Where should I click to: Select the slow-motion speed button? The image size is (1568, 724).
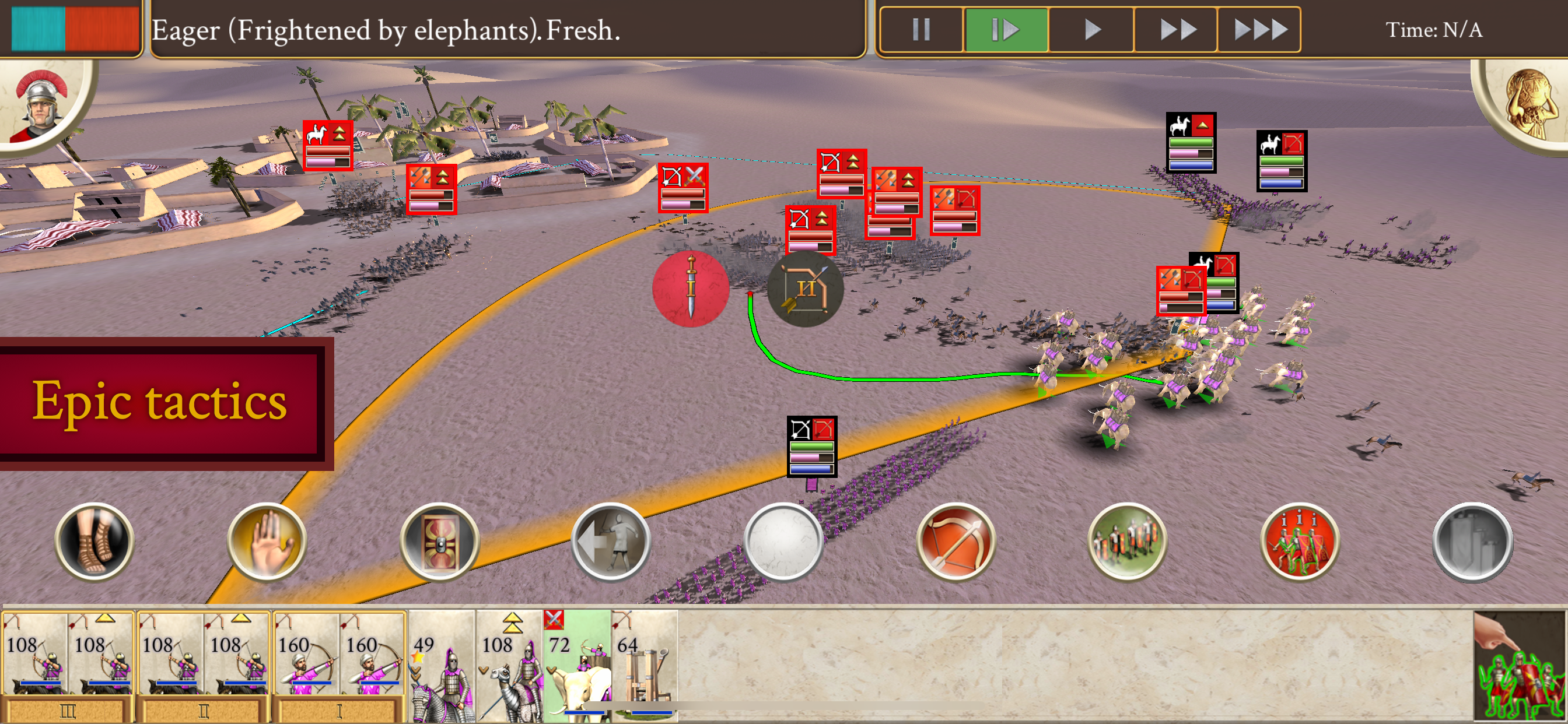(x=1006, y=29)
